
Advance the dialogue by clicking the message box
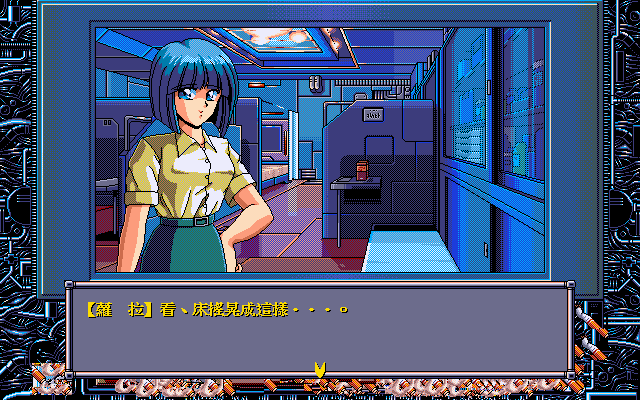[319, 330]
